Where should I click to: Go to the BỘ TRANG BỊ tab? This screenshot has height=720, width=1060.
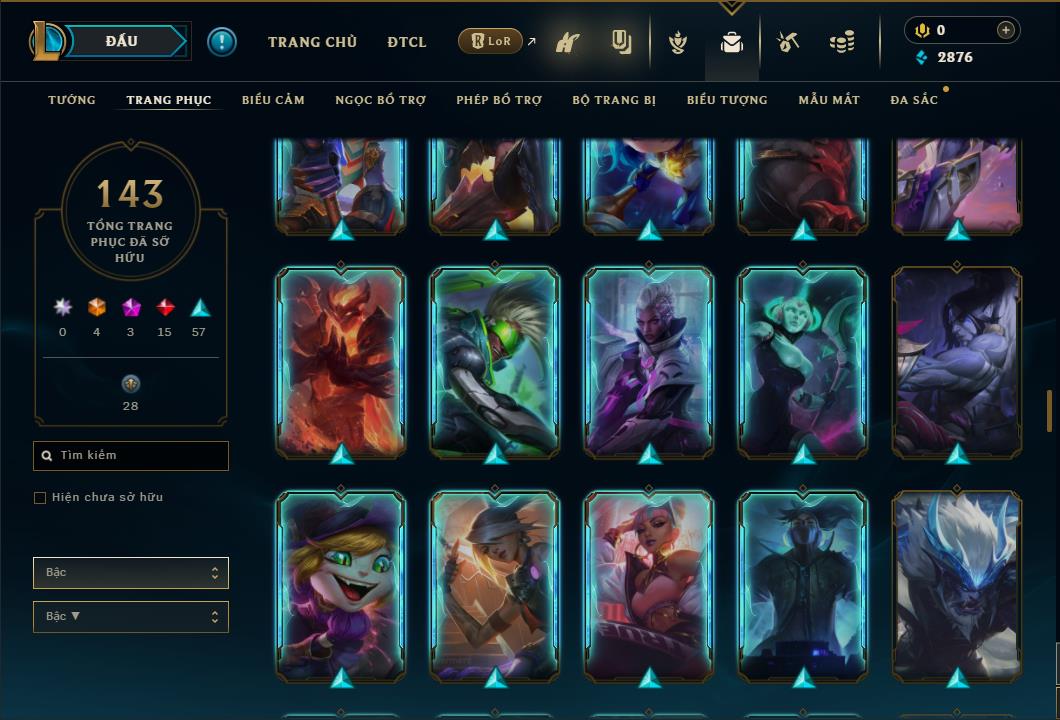click(x=614, y=100)
